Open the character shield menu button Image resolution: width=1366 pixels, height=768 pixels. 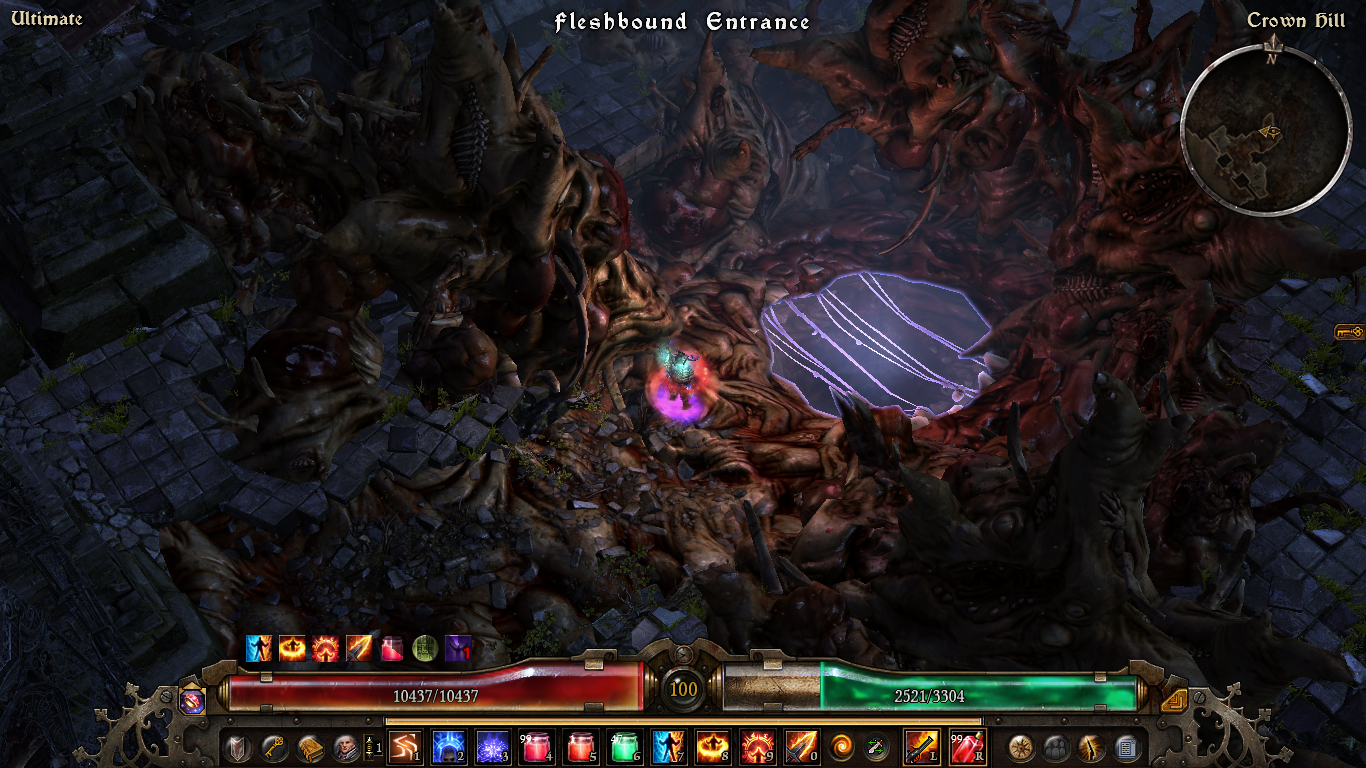pos(238,747)
